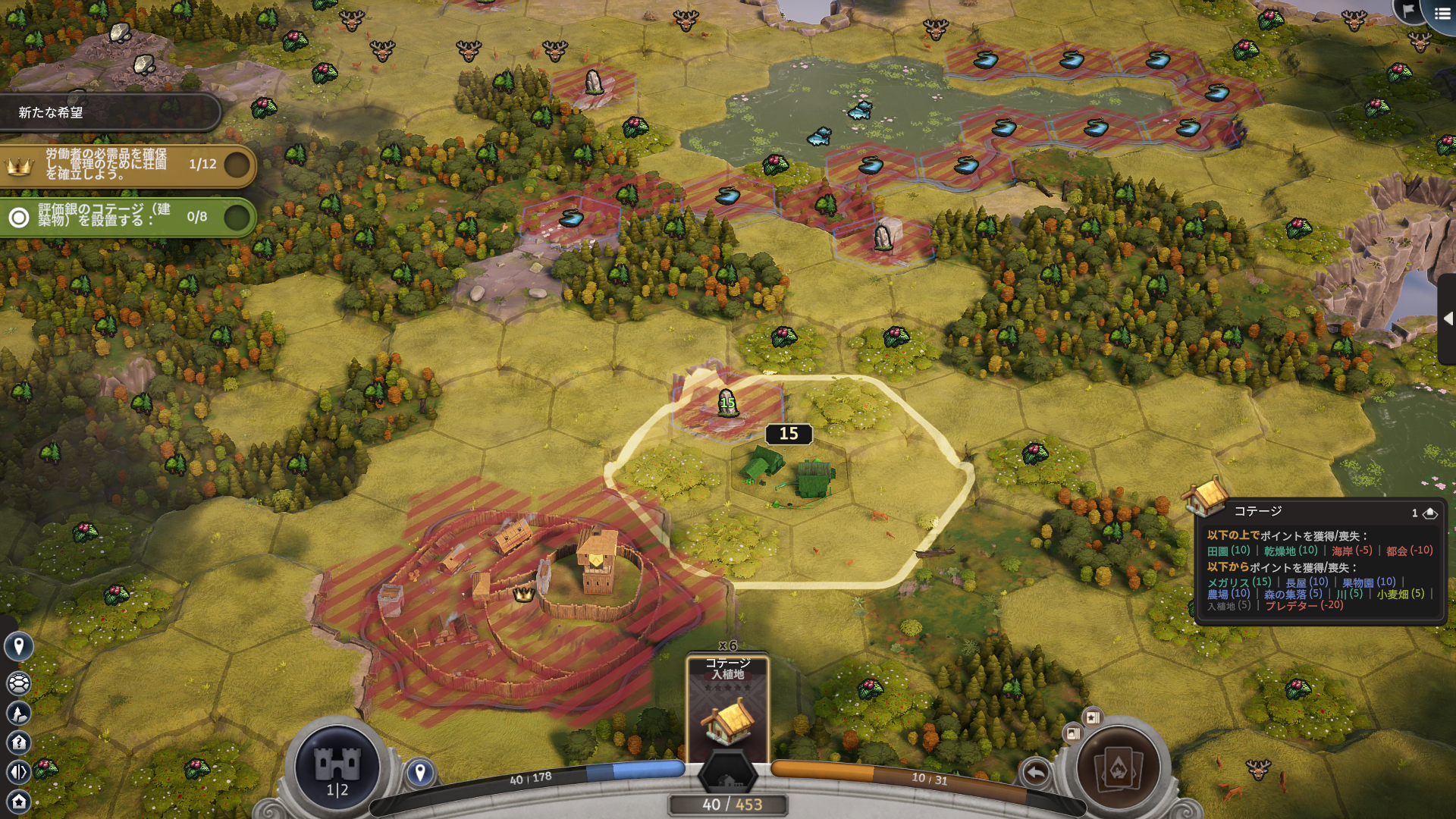Open the landscape card pack icon

[x=1073, y=733]
